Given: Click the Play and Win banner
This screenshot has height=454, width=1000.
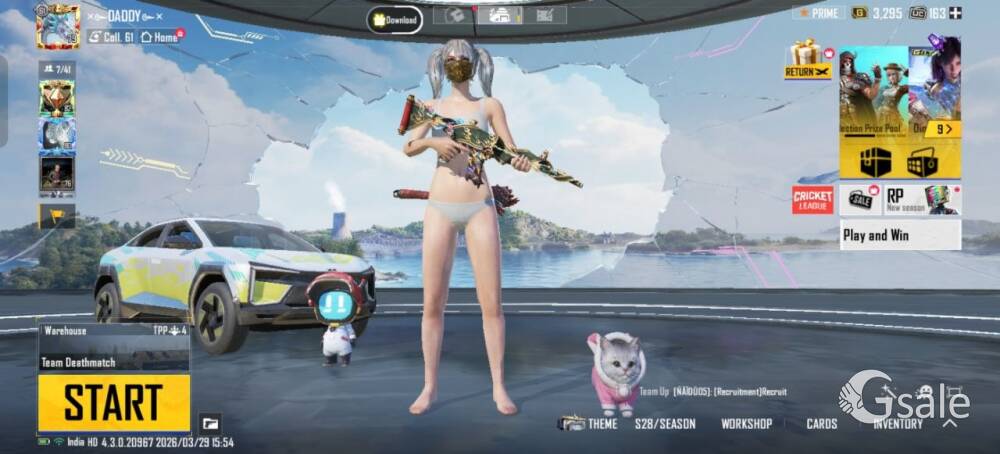Looking at the screenshot, I should 900,235.
